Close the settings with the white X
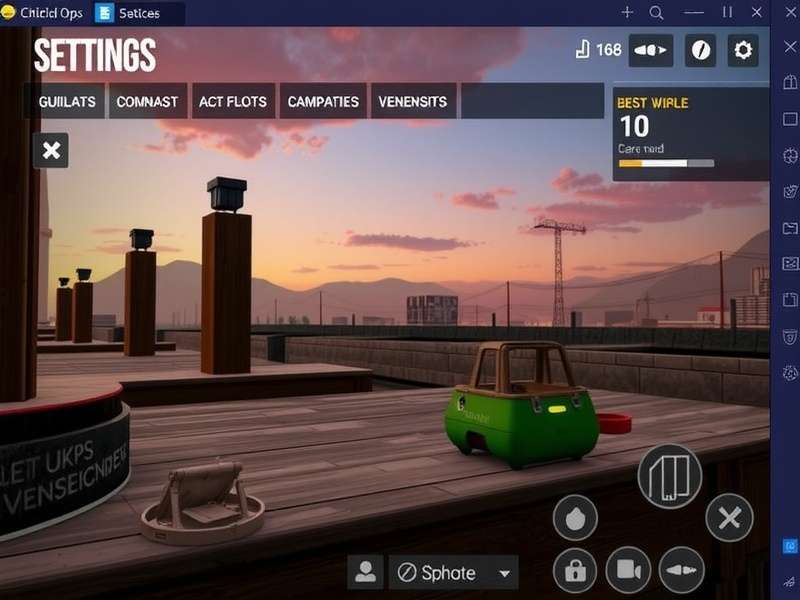 (52, 151)
